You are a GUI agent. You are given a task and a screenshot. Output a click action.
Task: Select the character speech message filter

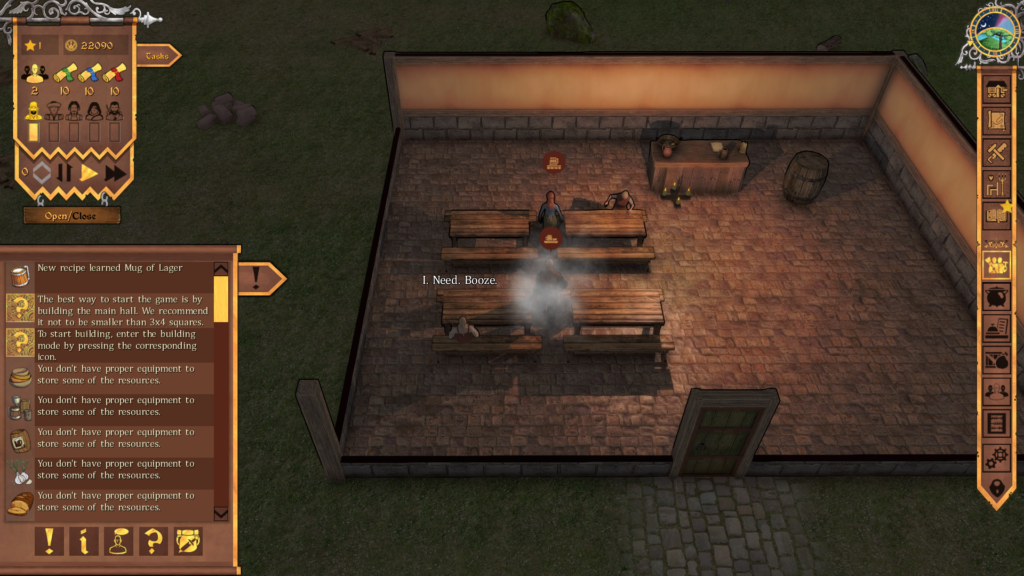118,541
